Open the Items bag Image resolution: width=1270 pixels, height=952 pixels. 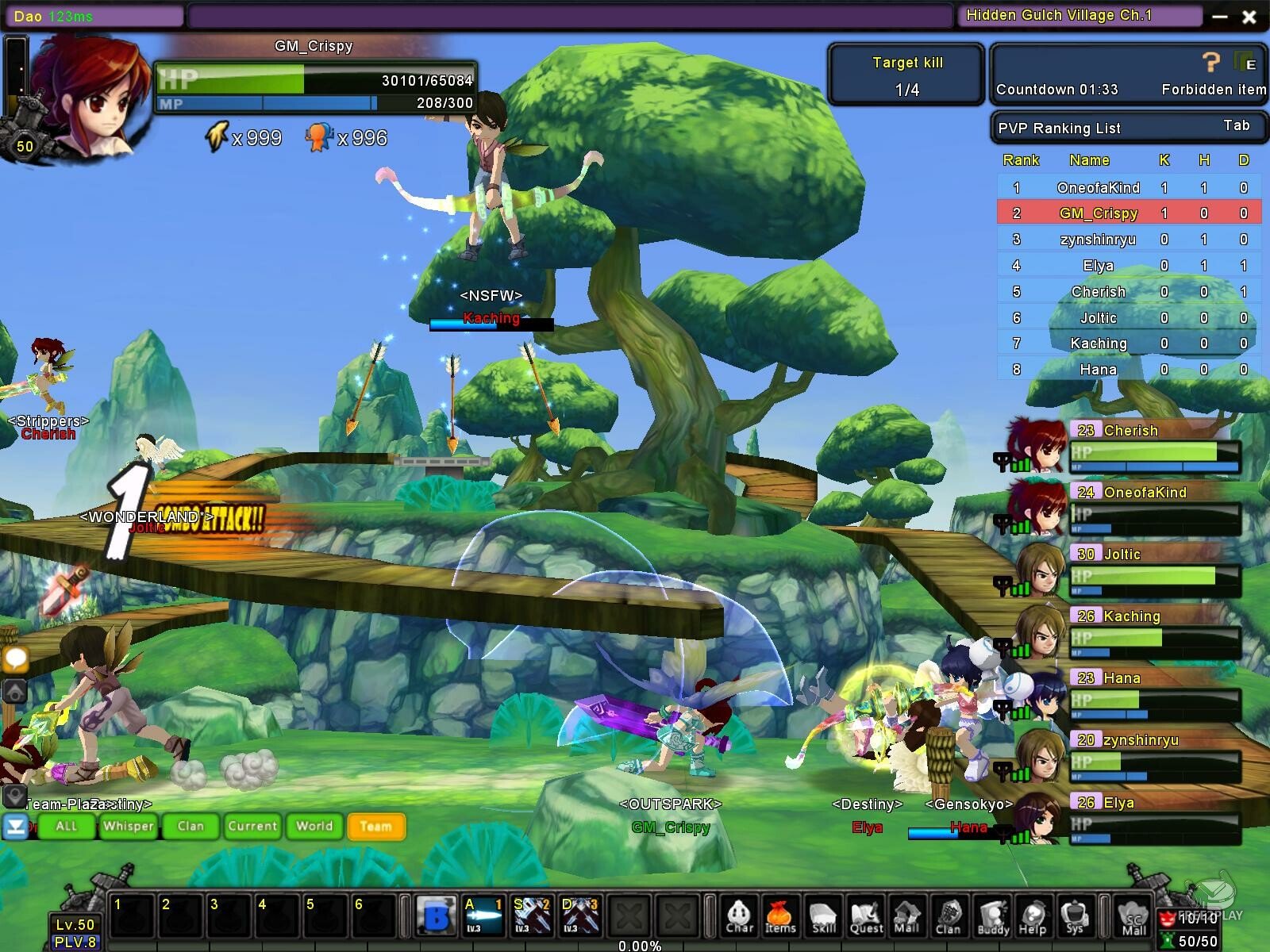(780, 917)
